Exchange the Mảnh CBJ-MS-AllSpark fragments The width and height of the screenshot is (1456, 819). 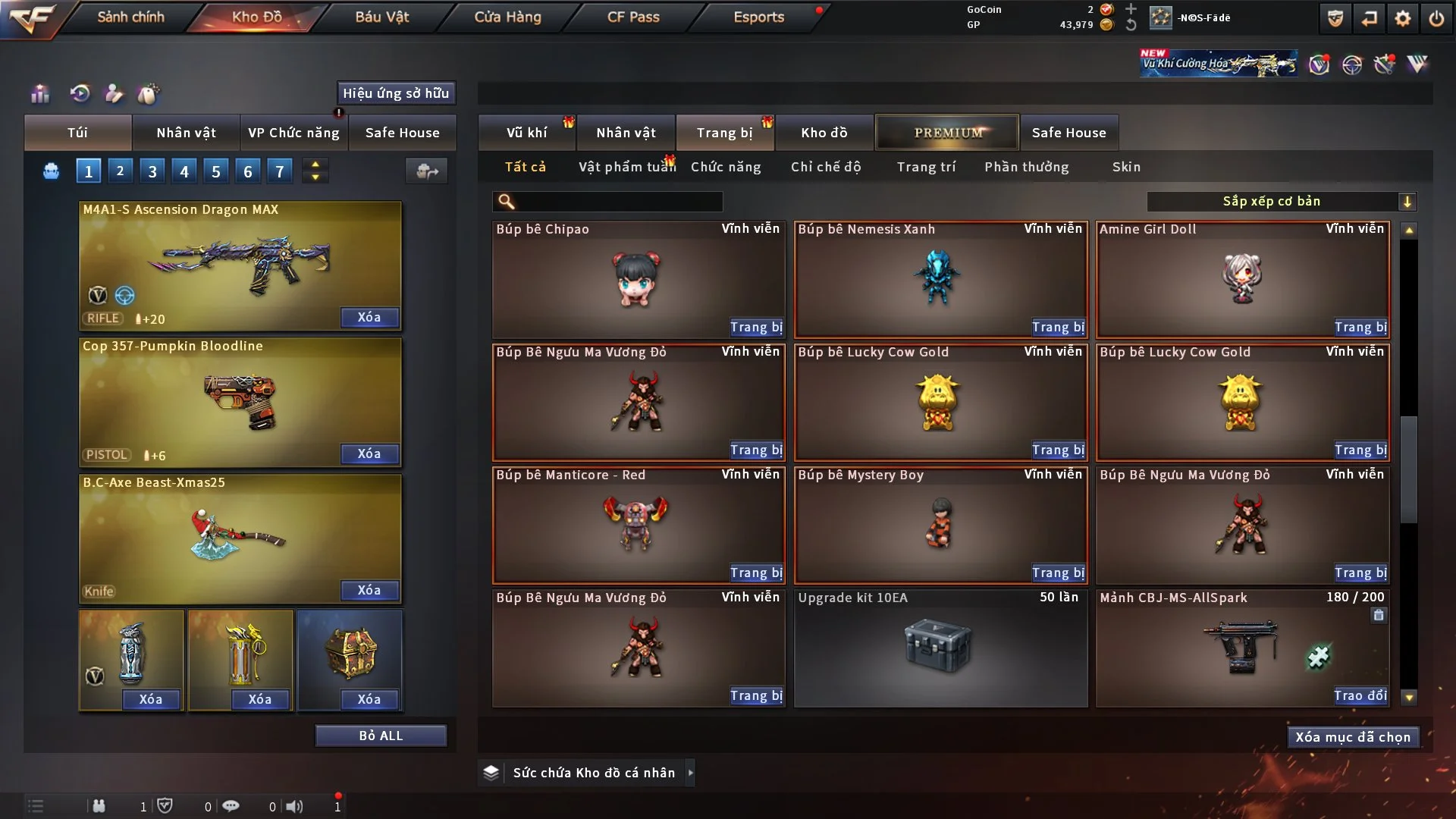[x=1360, y=695]
